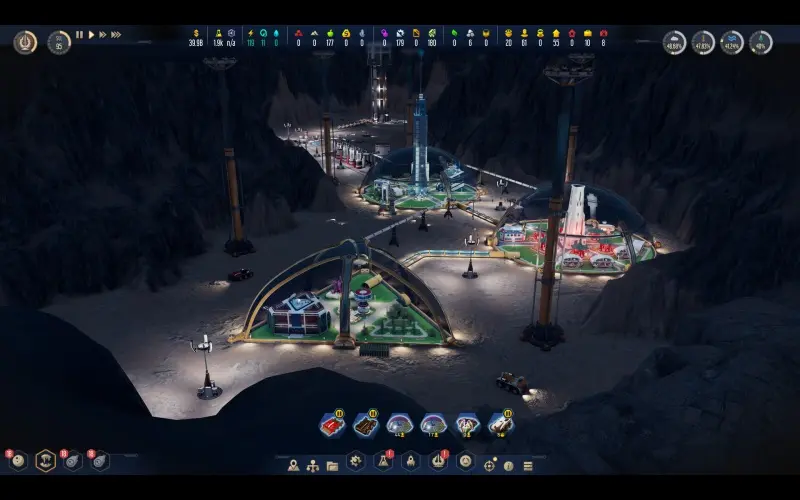This screenshot has width=800, height=500.
Task: Open the colonist overview person icon
Action: pos(294,466)
